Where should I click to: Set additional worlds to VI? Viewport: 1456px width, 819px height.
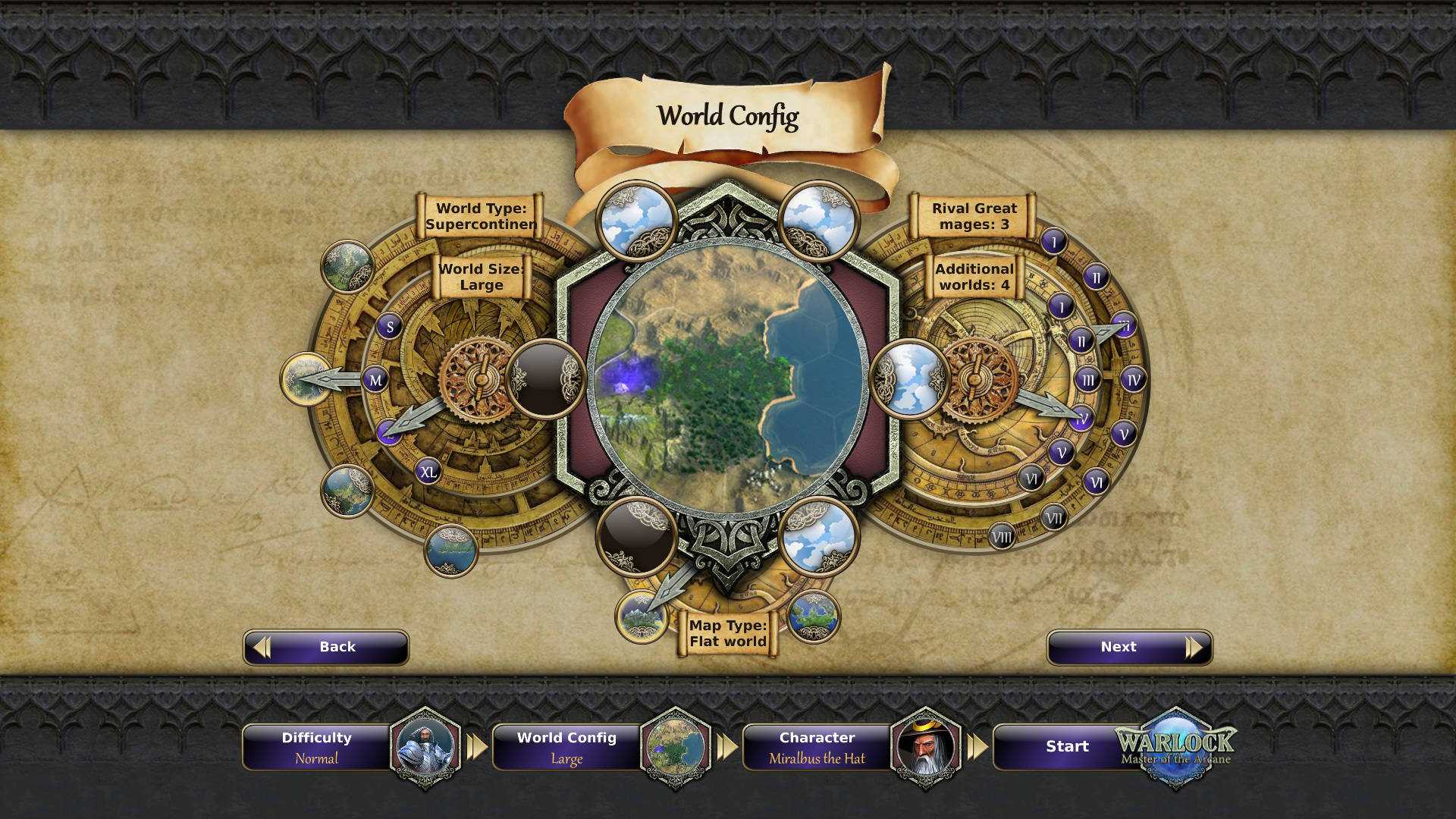tap(1032, 478)
